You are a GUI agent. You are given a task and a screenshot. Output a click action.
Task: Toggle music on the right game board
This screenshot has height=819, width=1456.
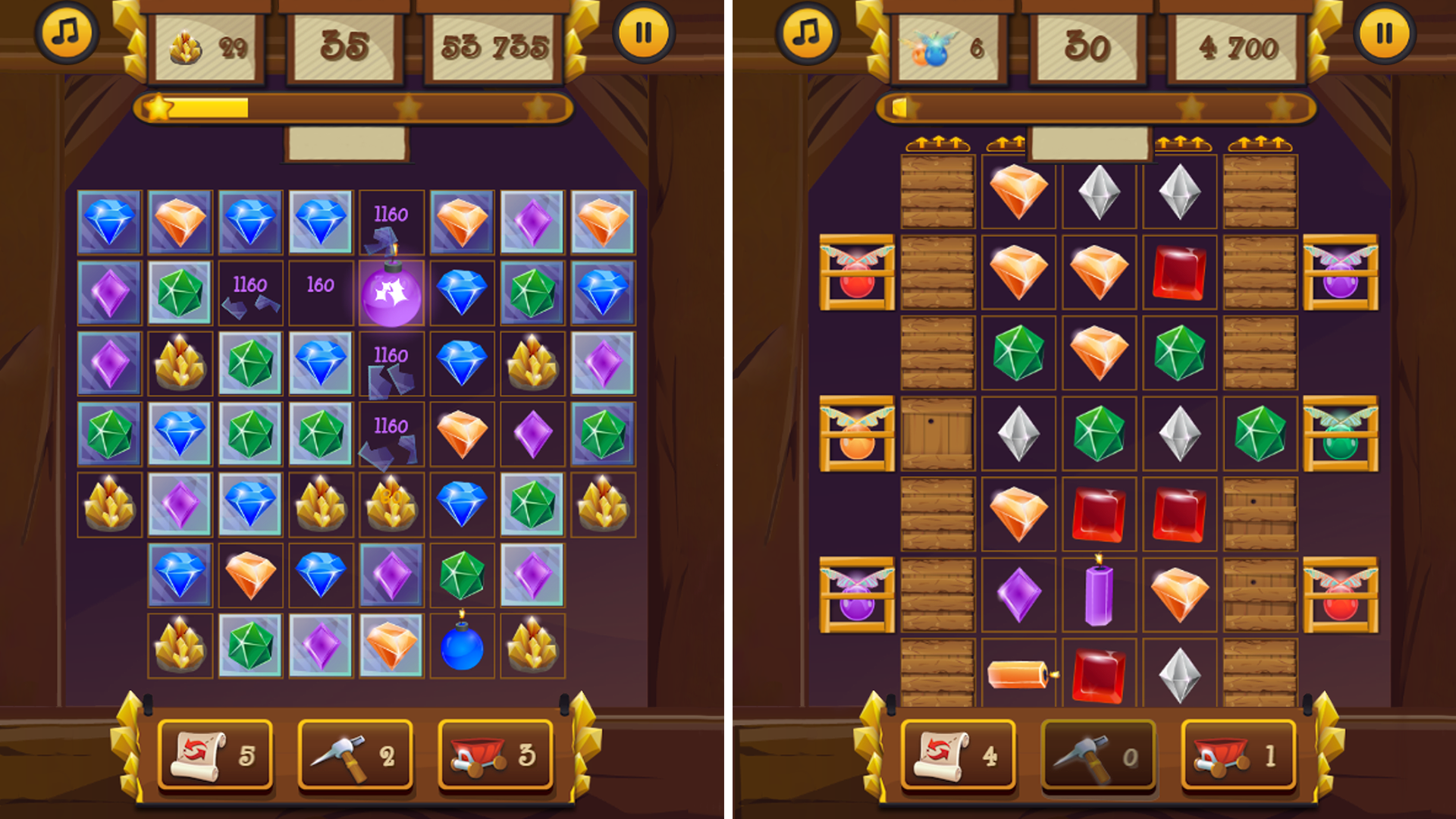pos(806,33)
